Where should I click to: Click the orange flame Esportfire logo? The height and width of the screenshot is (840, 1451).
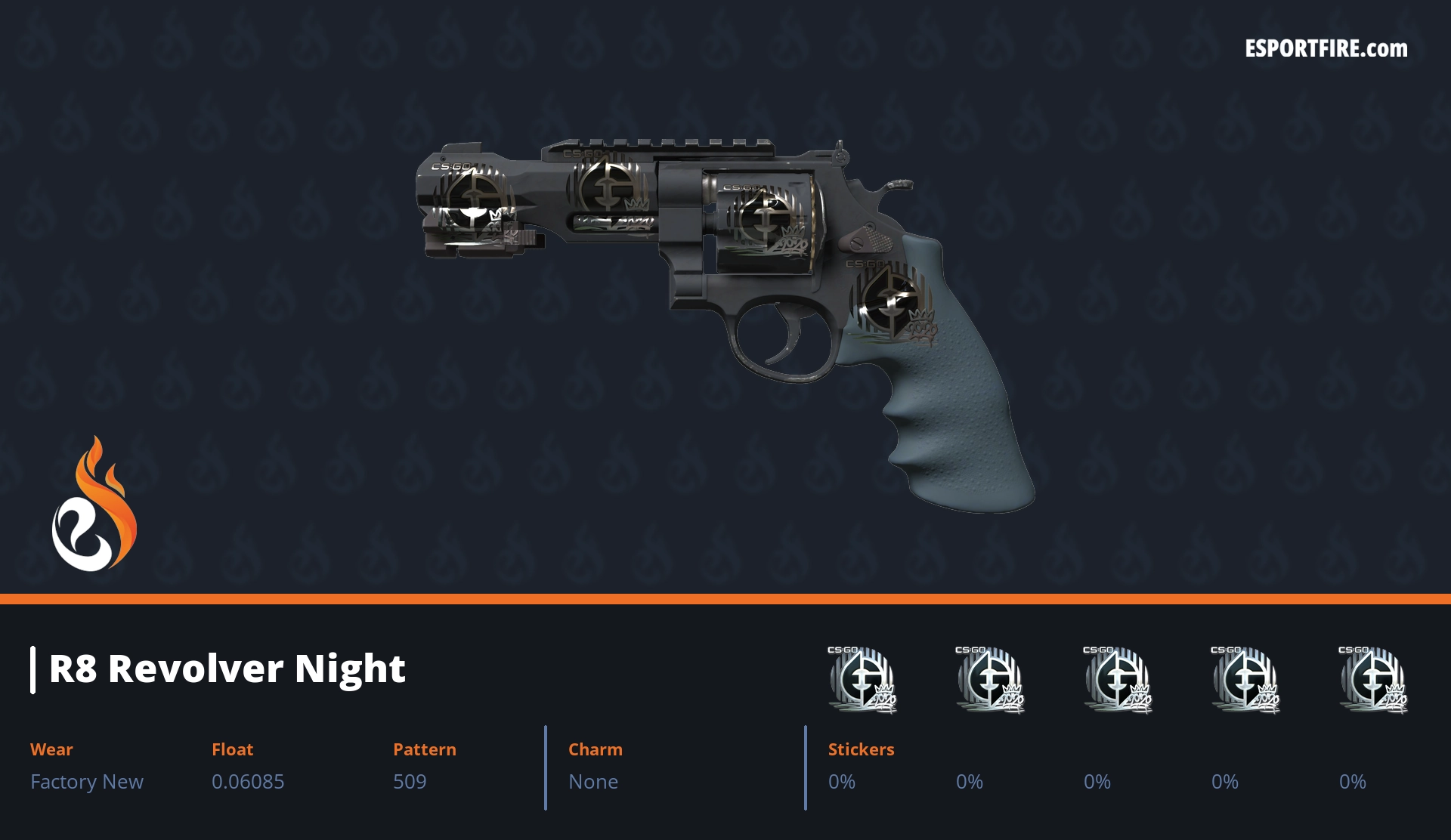(x=94, y=505)
